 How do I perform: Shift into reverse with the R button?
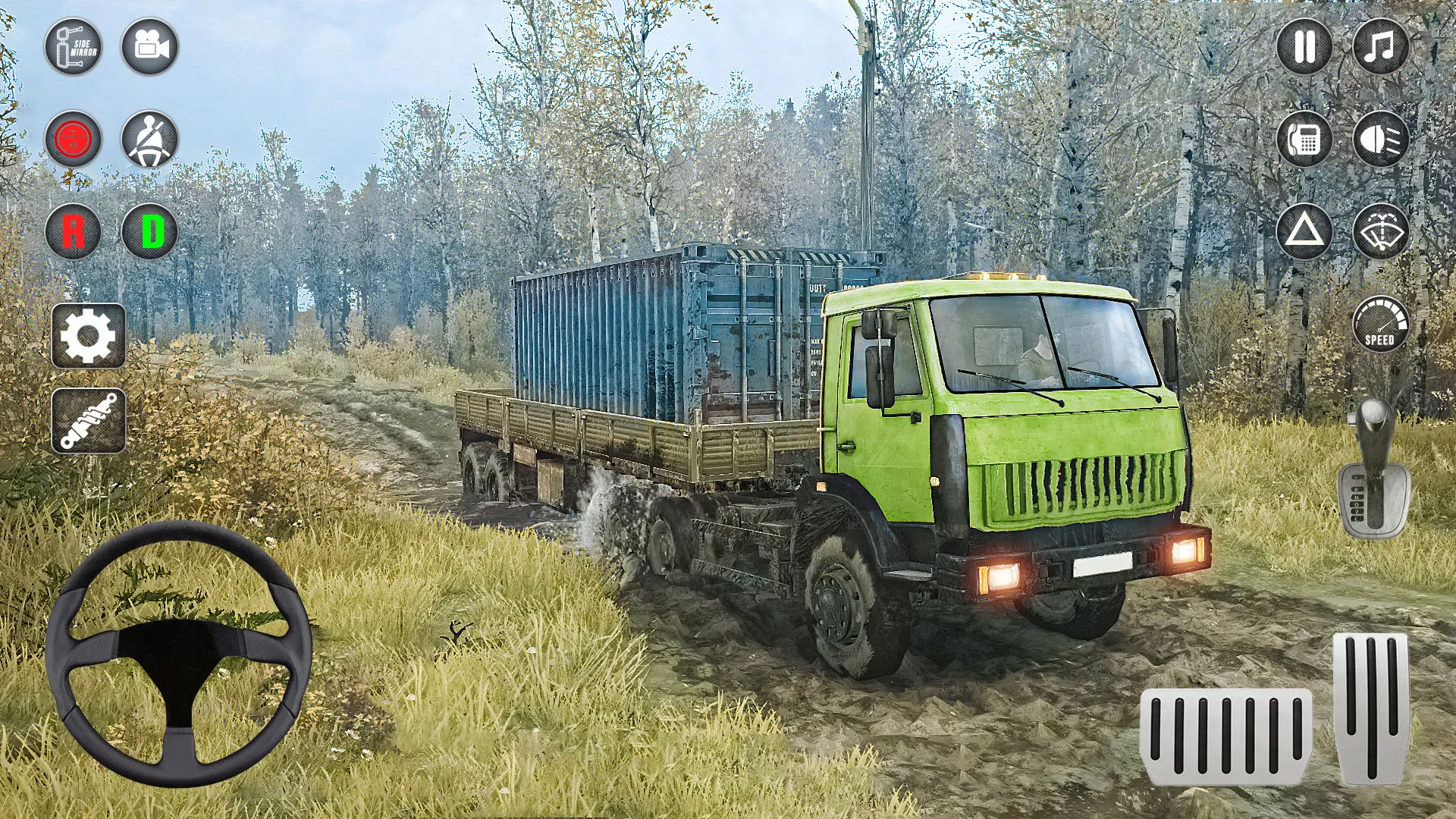click(x=74, y=233)
